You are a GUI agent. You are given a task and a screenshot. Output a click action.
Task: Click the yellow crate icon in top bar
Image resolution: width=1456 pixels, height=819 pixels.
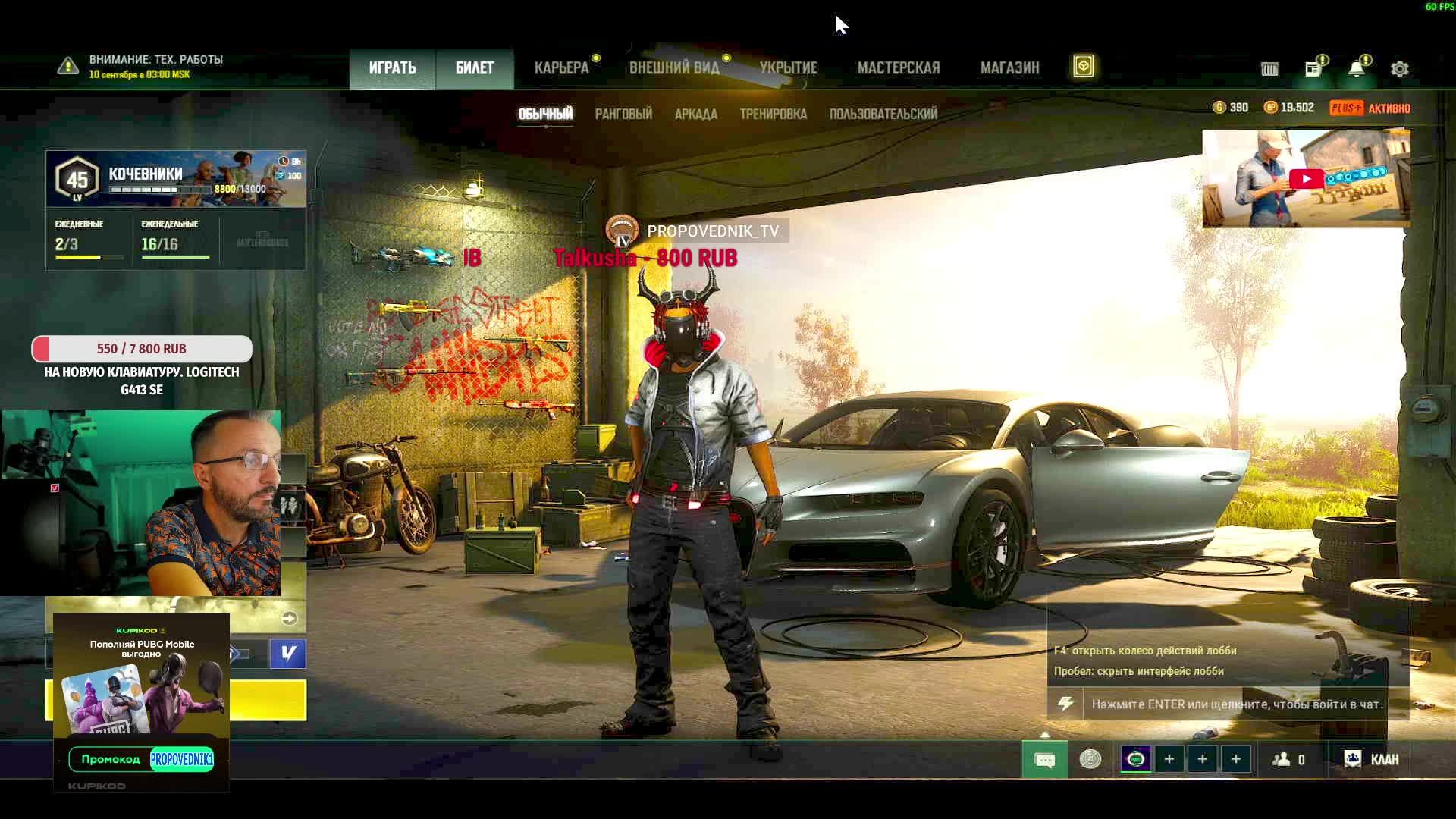1084,67
